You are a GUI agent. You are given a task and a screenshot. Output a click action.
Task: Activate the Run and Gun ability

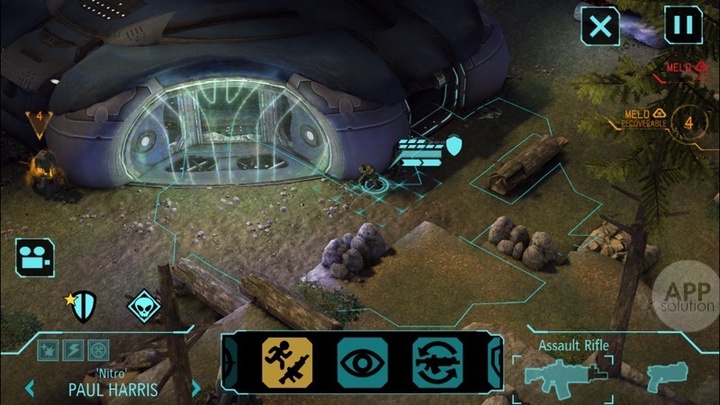[x=287, y=362]
